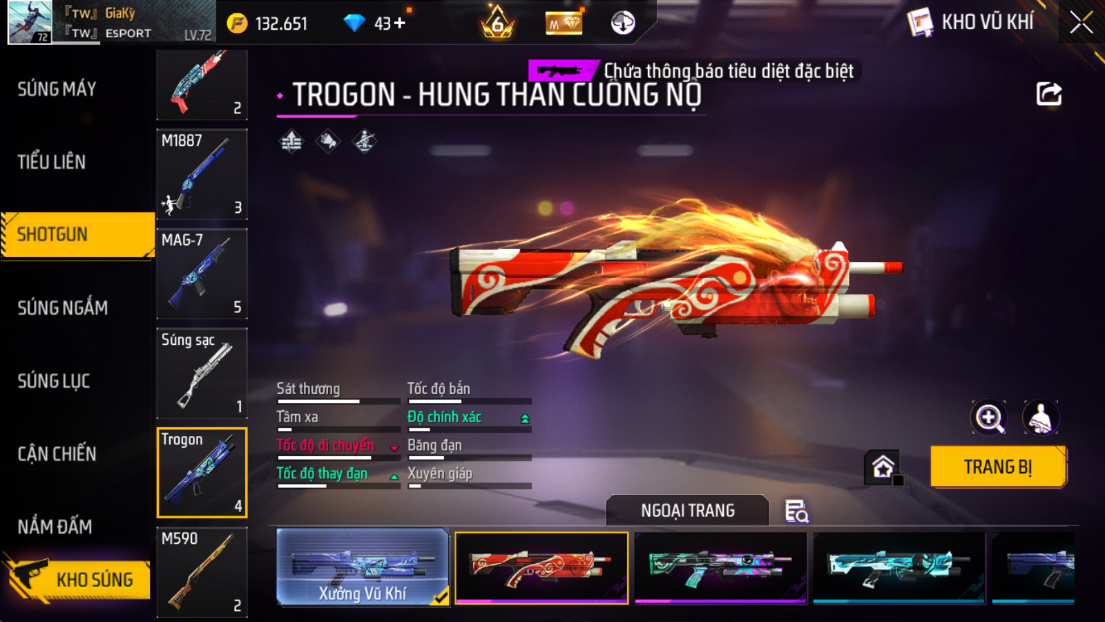Close the weapon storage screen
The image size is (1105, 622).
(x=1081, y=23)
